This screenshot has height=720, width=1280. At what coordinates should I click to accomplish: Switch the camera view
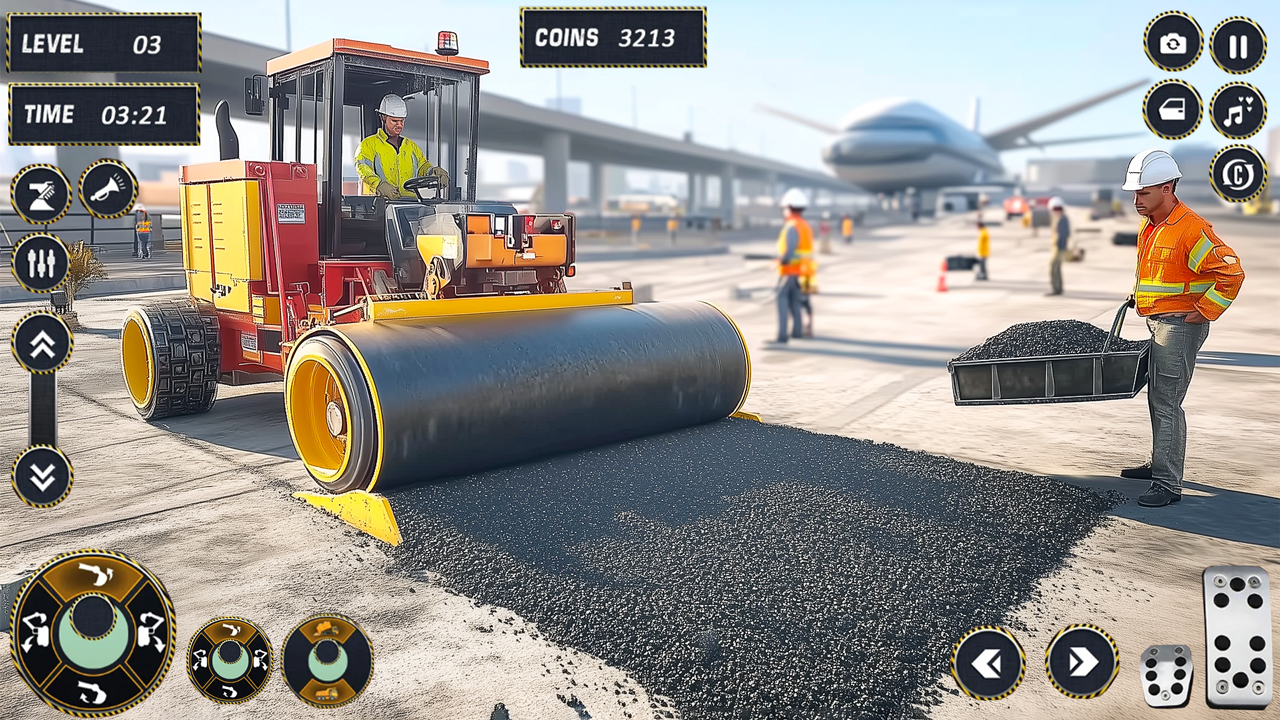coord(1173,43)
